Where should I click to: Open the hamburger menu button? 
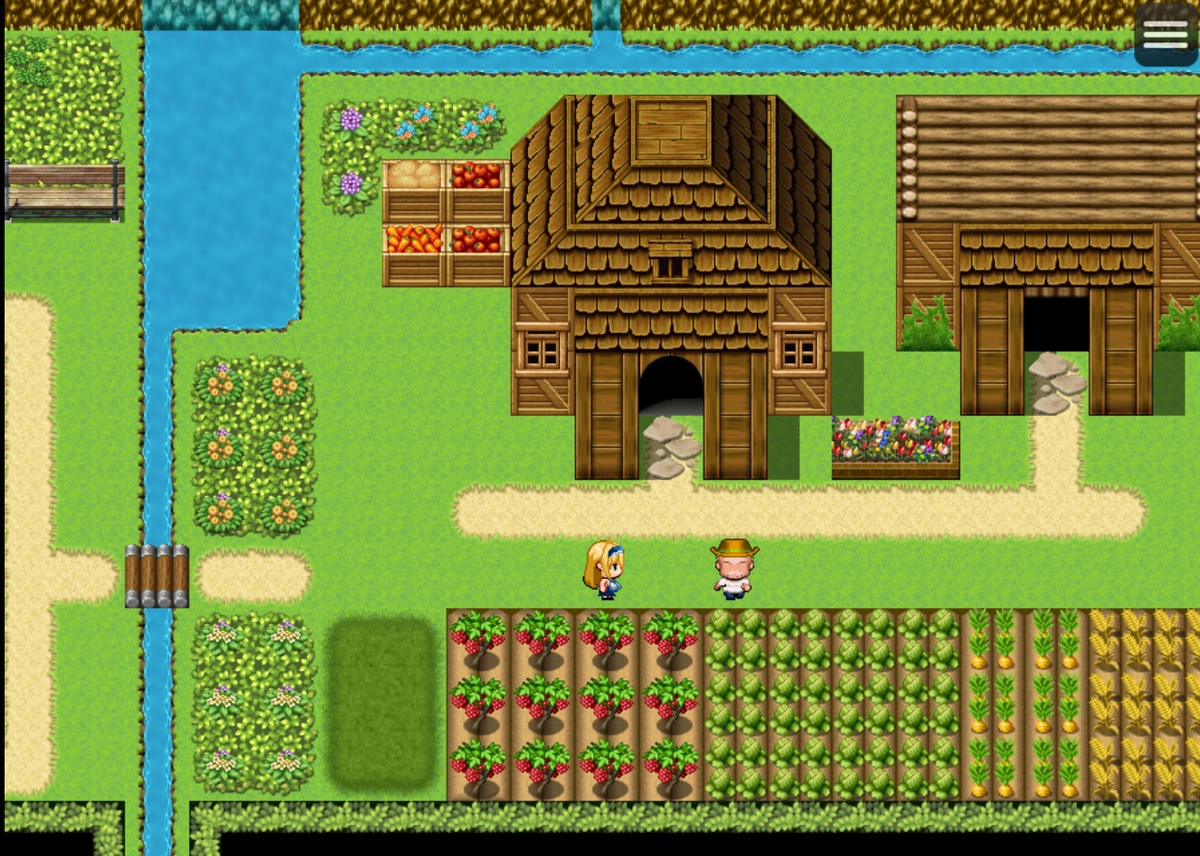pos(1165,34)
